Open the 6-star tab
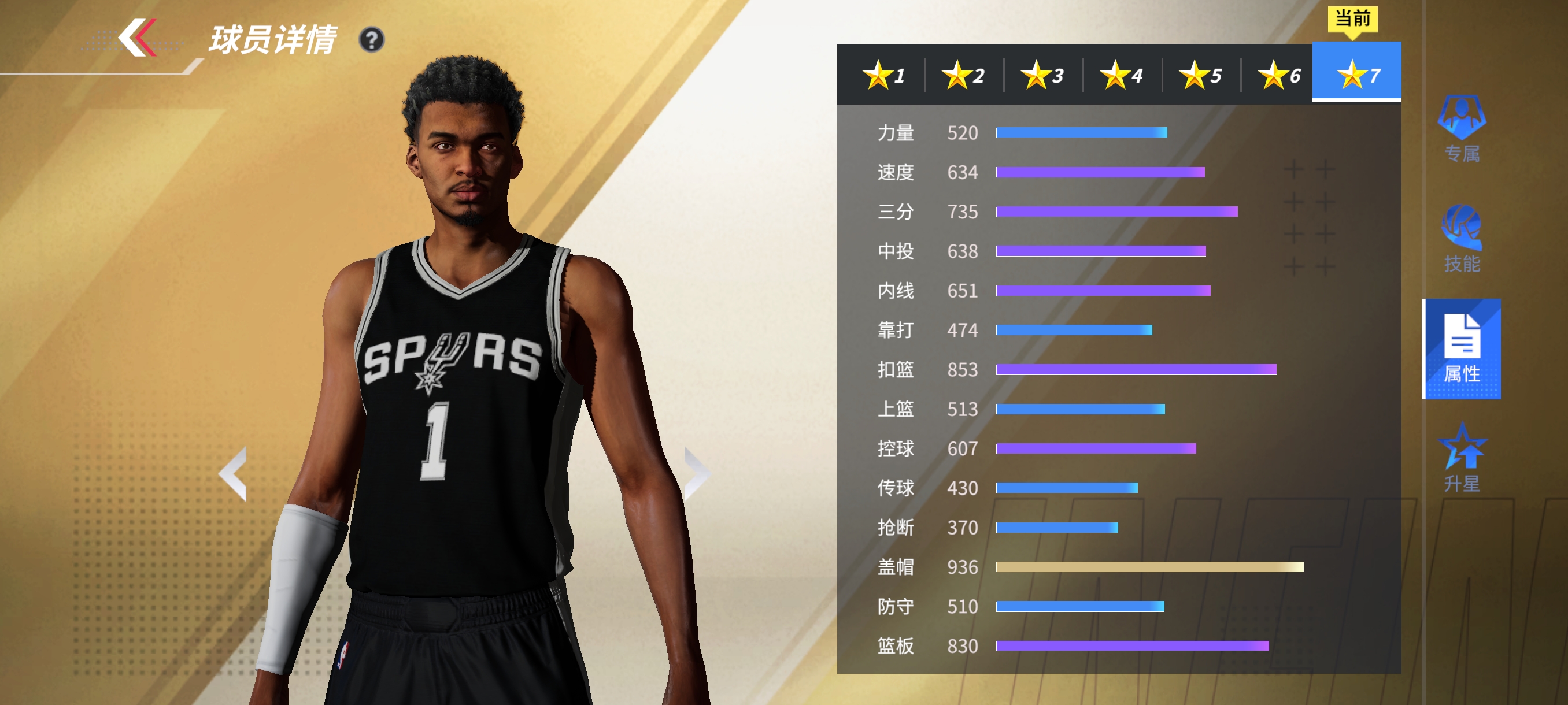1568x705 pixels. 1279,76
